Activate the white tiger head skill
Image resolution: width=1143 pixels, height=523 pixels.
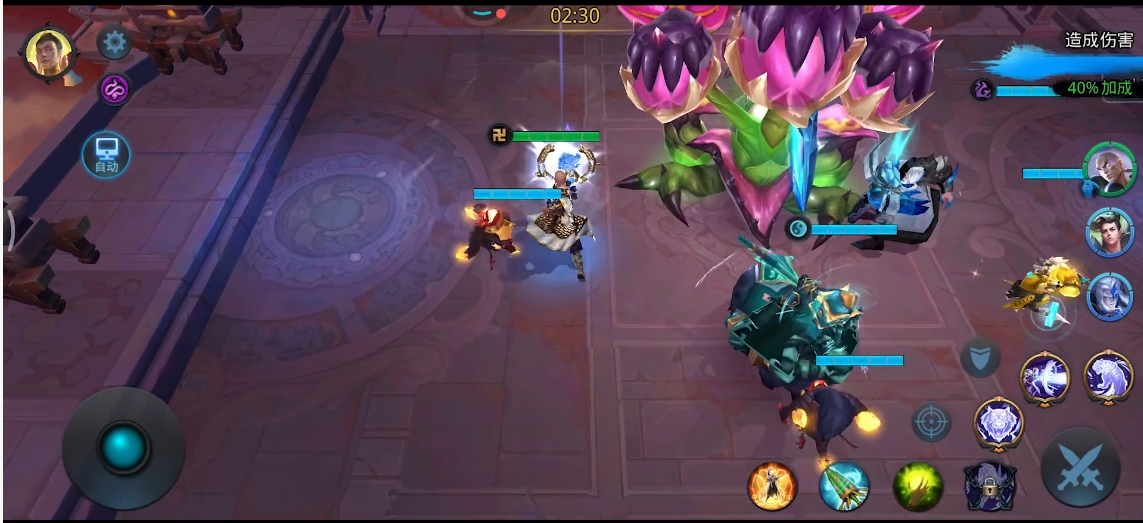coord(998,422)
